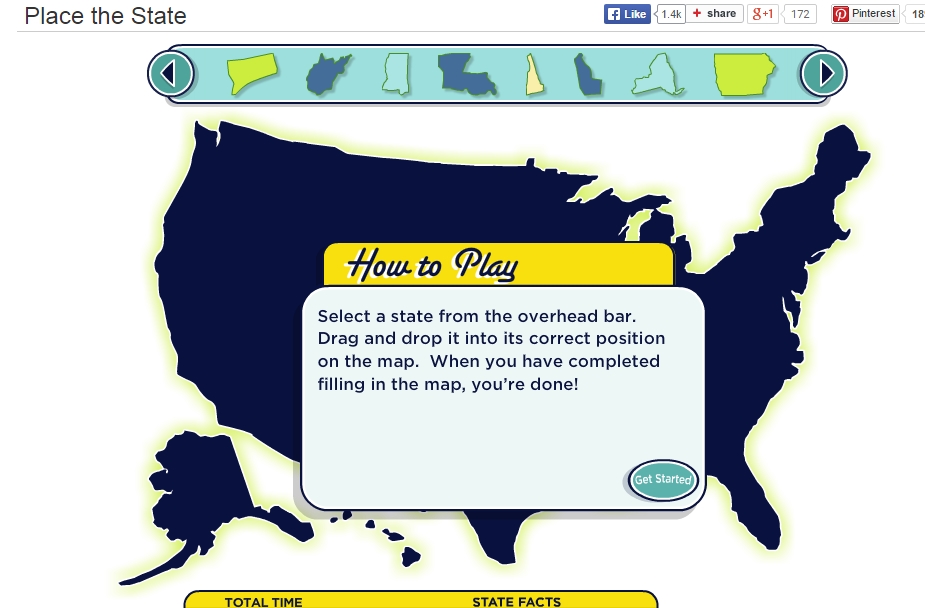Choose the Mississippi state shape
The height and width of the screenshot is (608, 925).
(x=397, y=74)
